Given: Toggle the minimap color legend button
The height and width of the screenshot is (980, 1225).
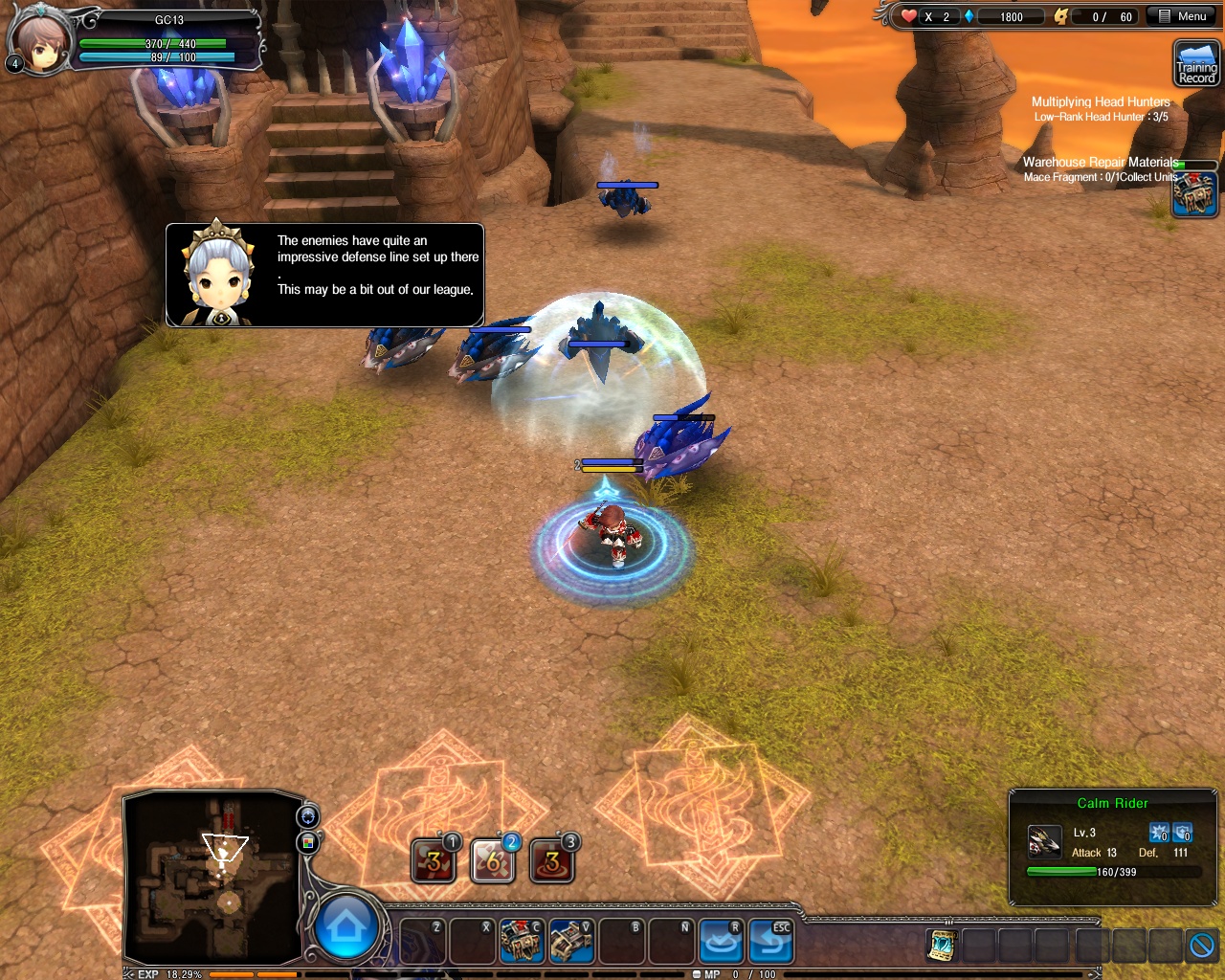Looking at the screenshot, I should [308, 842].
